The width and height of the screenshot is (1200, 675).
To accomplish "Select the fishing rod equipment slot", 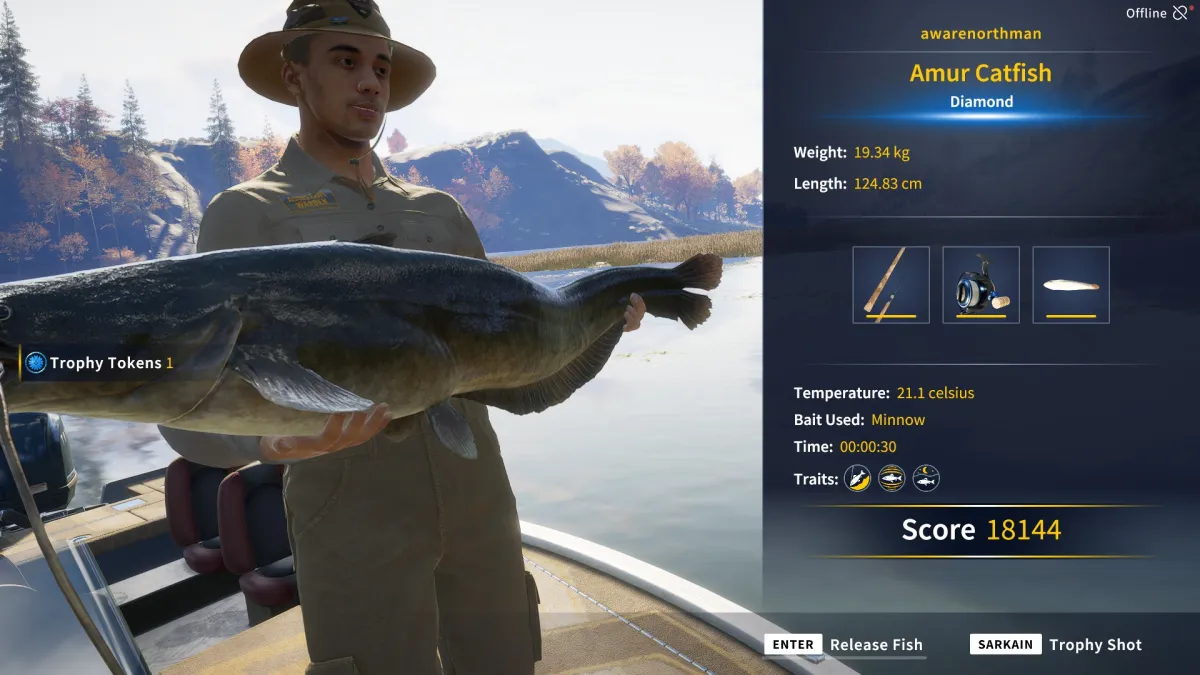I will click(x=891, y=285).
